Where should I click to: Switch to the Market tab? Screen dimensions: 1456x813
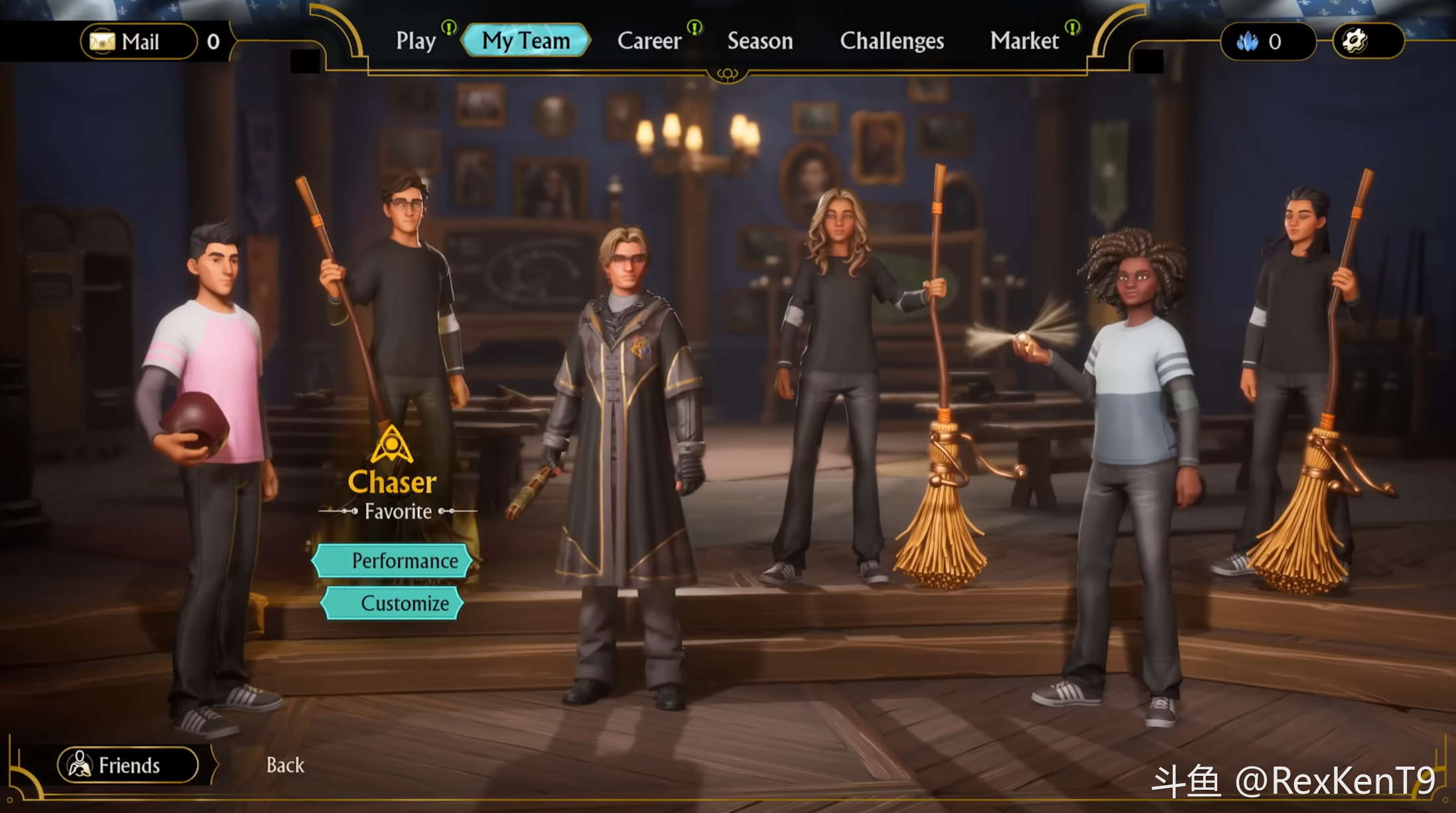coord(1024,41)
